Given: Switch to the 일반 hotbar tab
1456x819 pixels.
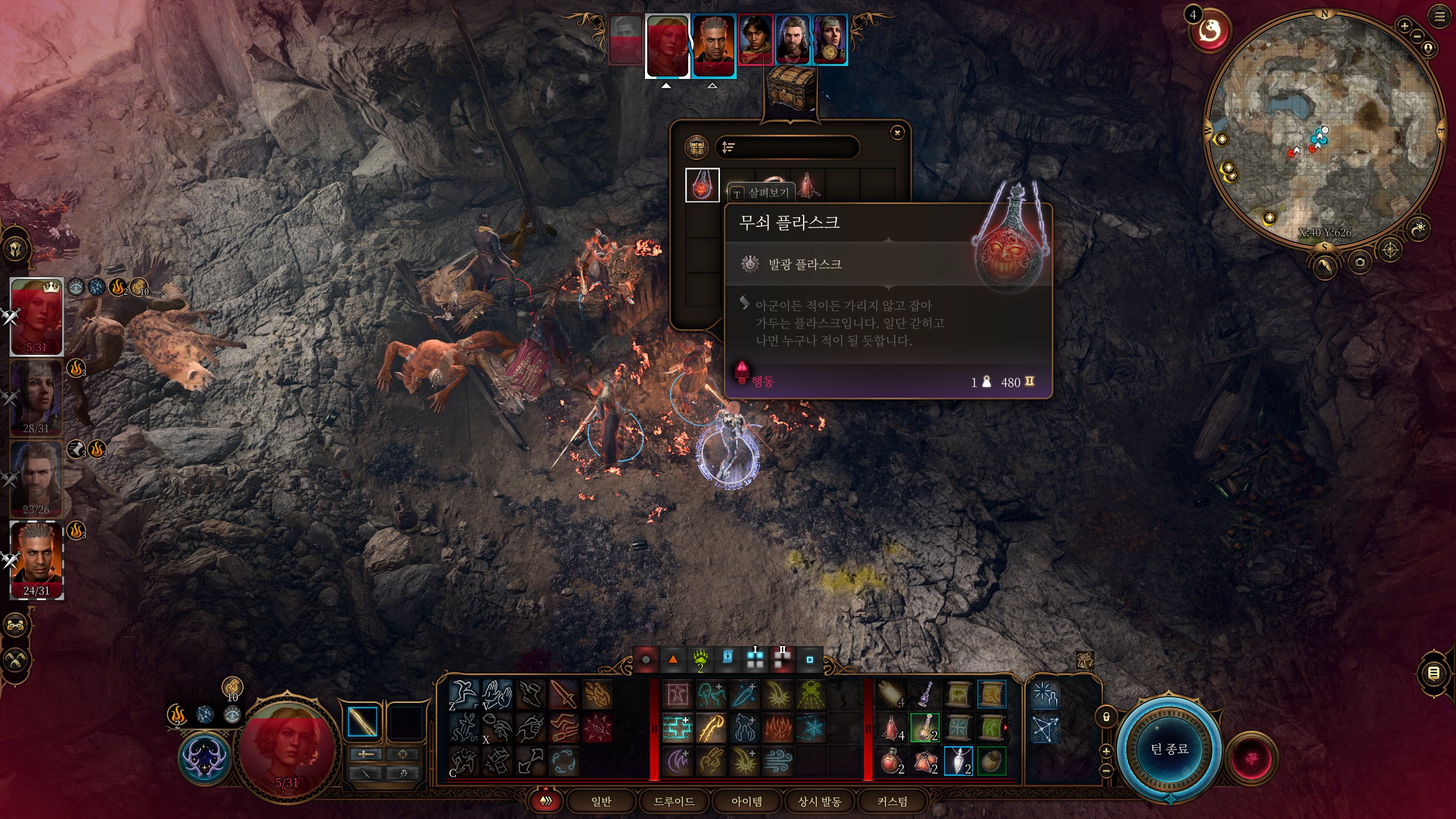Looking at the screenshot, I should click(601, 801).
